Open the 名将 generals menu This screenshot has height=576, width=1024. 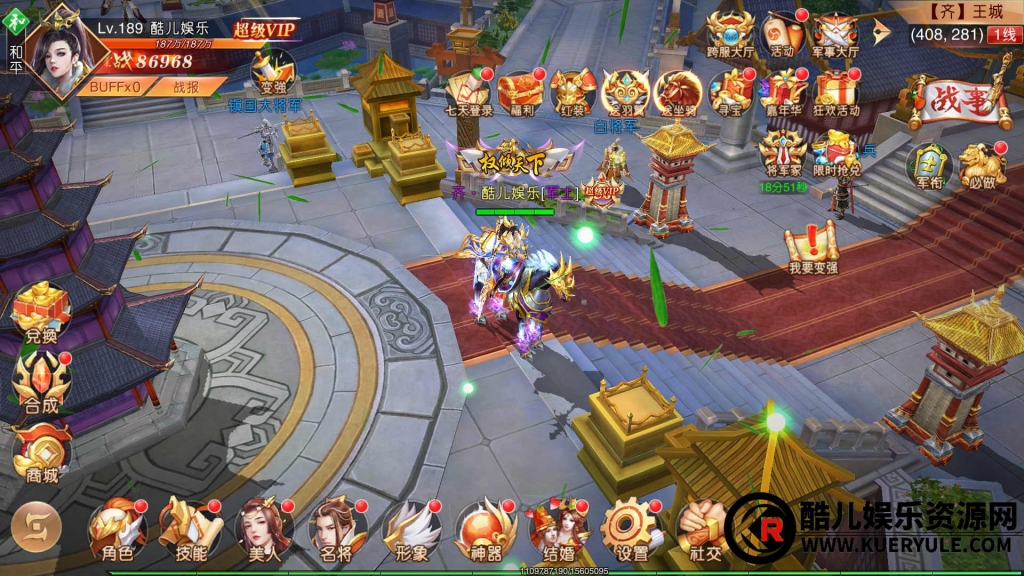coord(336,530)
